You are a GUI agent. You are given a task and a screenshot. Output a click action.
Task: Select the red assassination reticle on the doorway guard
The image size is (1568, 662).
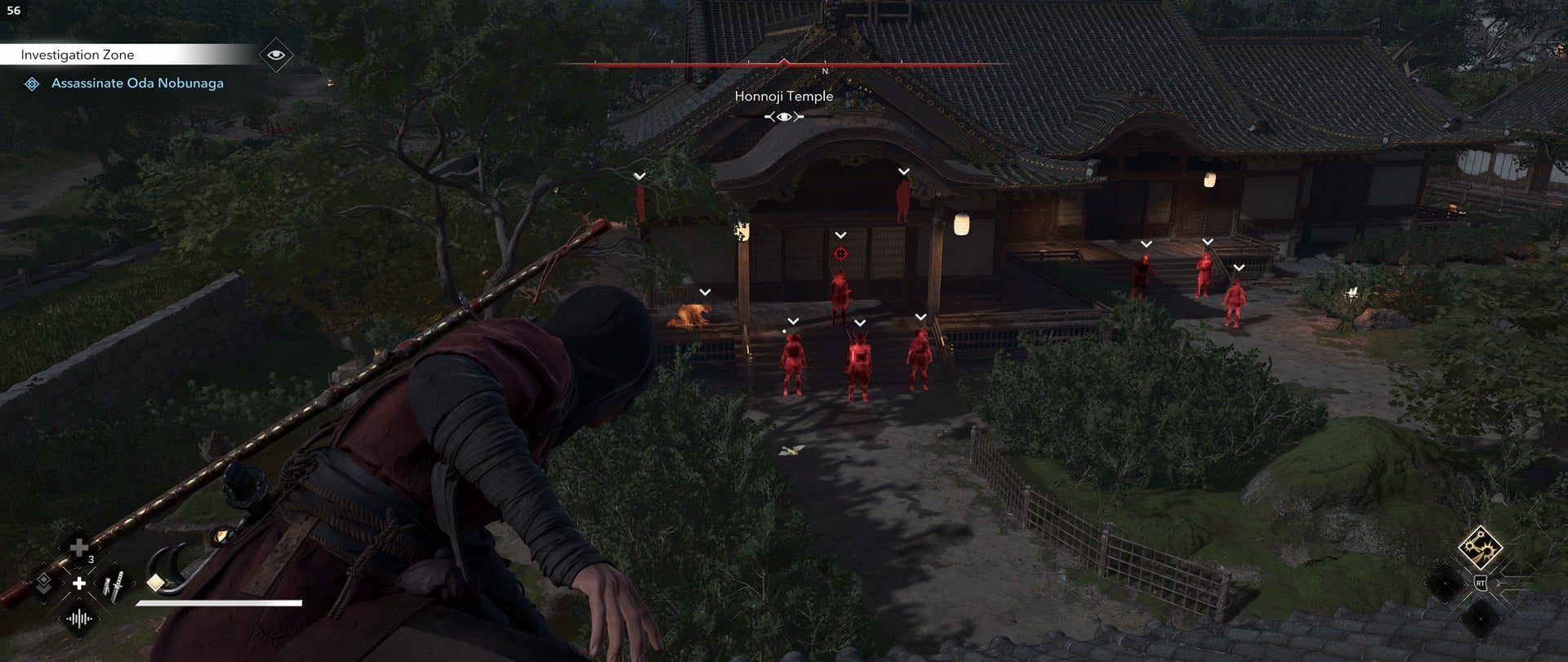842,253
